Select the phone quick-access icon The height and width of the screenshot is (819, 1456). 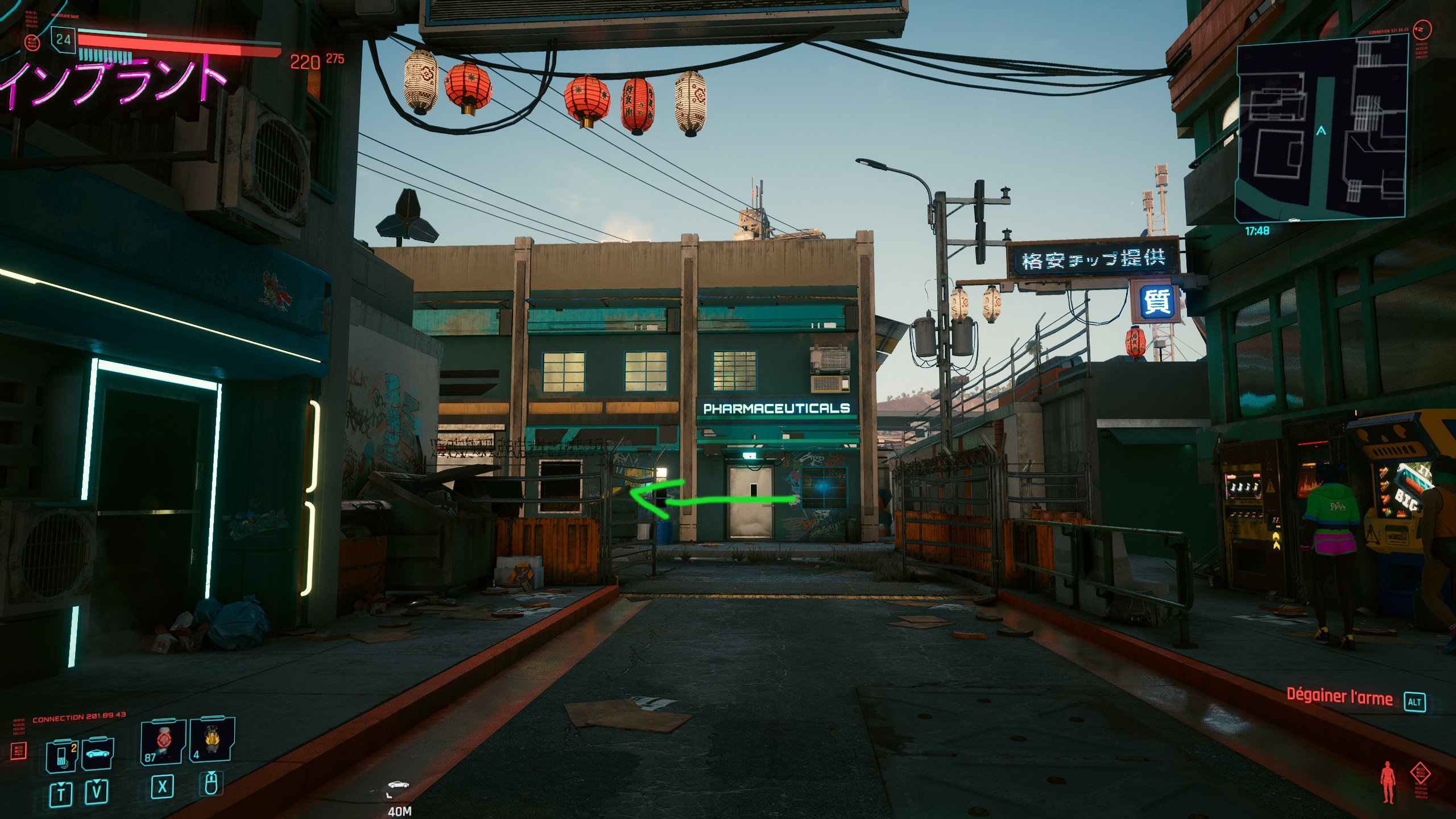[x=61, y=756]
